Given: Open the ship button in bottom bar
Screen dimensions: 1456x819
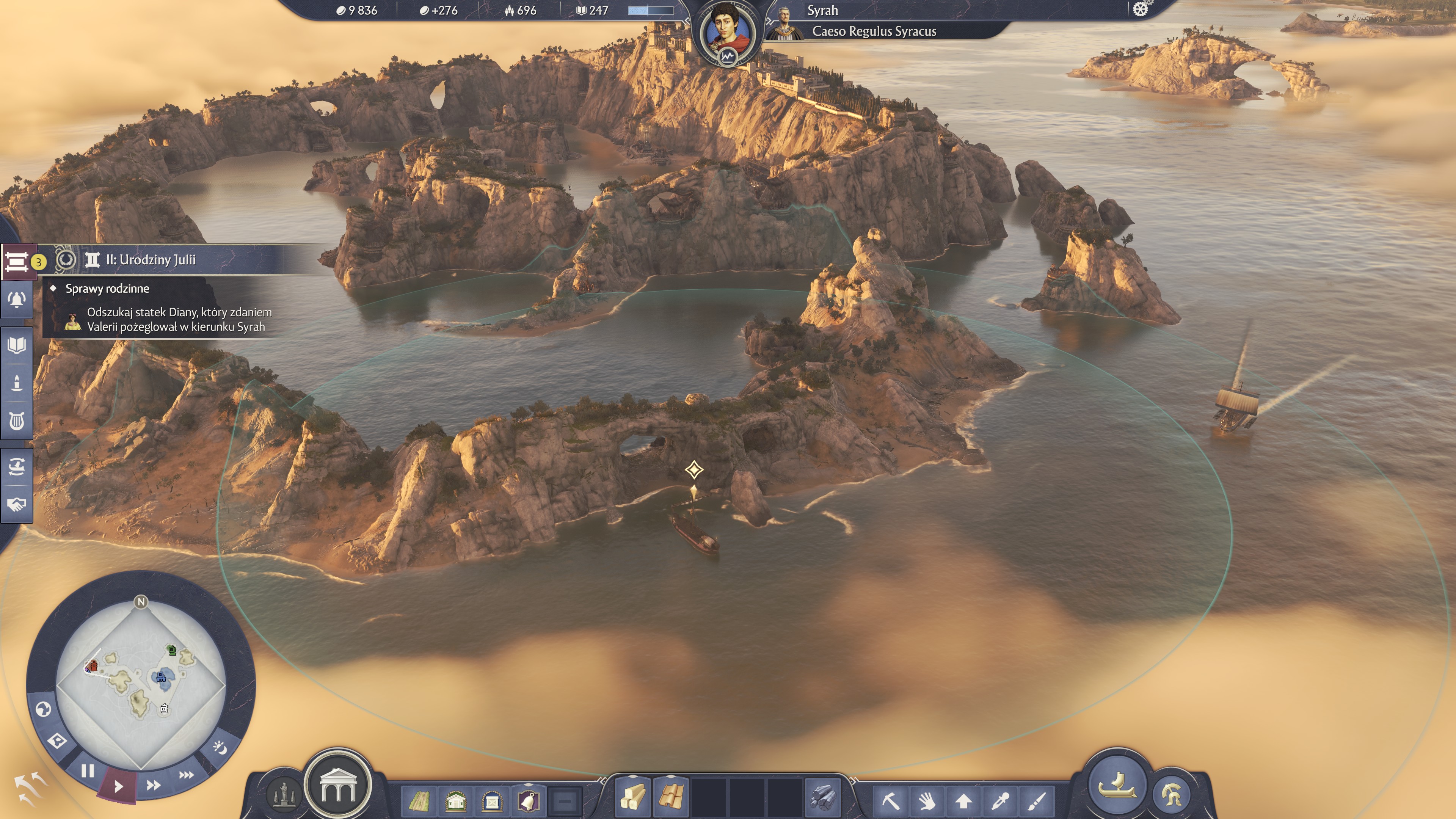Looking at the screenshot, I should (x=1117, y=785).
